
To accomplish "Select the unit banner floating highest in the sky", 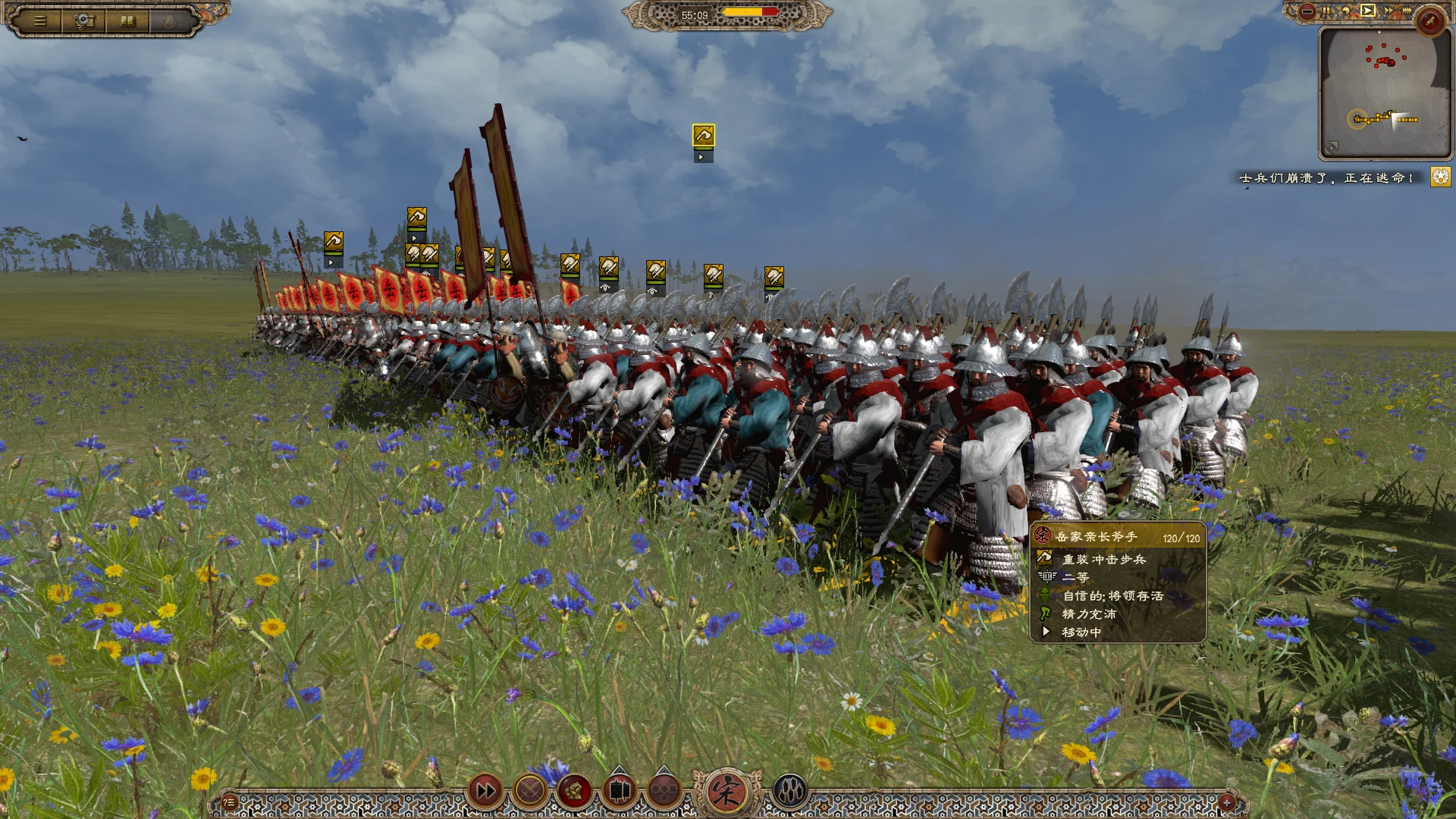I will [703, 136].
